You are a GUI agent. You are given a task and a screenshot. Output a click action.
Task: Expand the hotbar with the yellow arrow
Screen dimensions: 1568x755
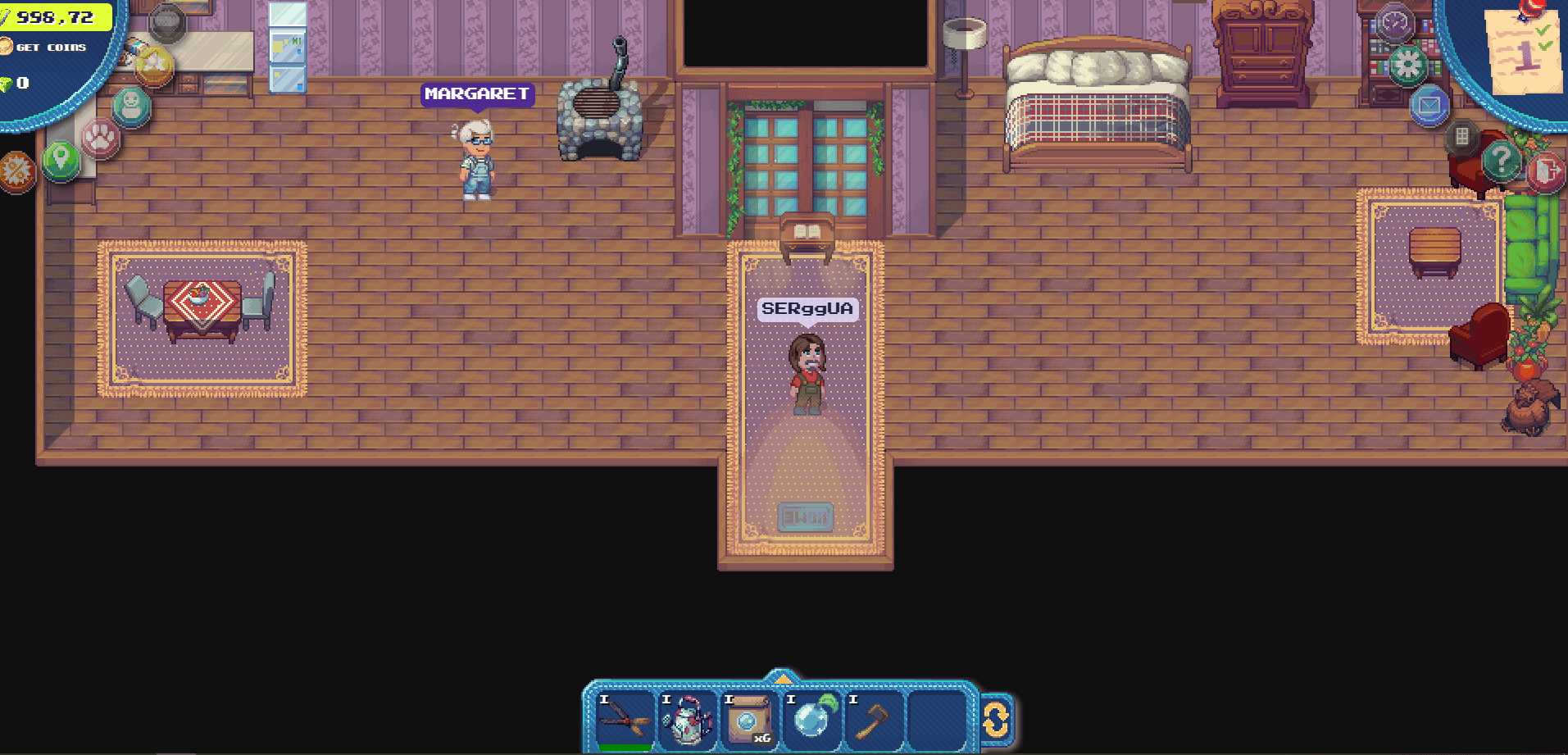click(x=783, y=678)
